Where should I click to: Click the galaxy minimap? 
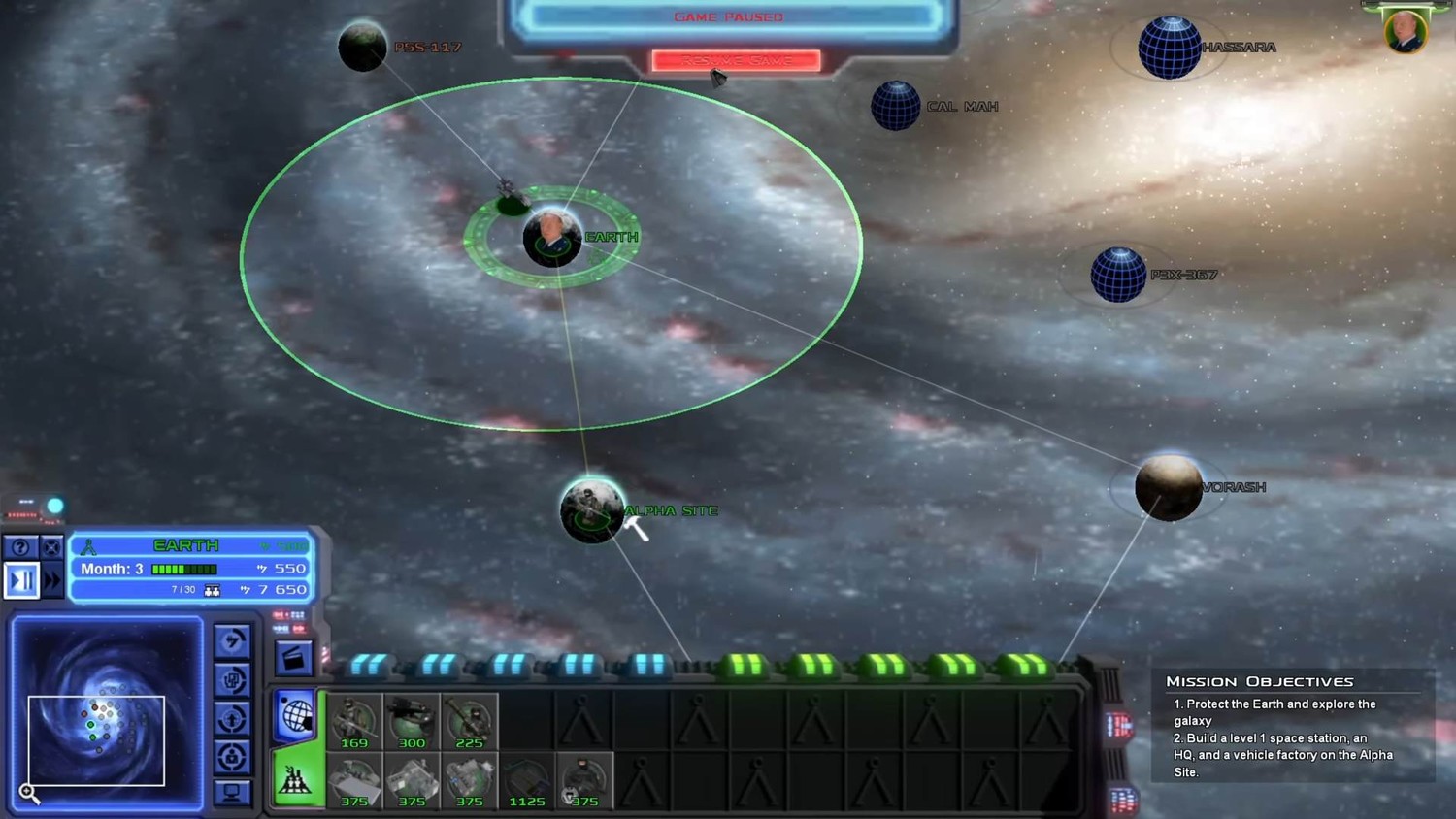(107, 713)
